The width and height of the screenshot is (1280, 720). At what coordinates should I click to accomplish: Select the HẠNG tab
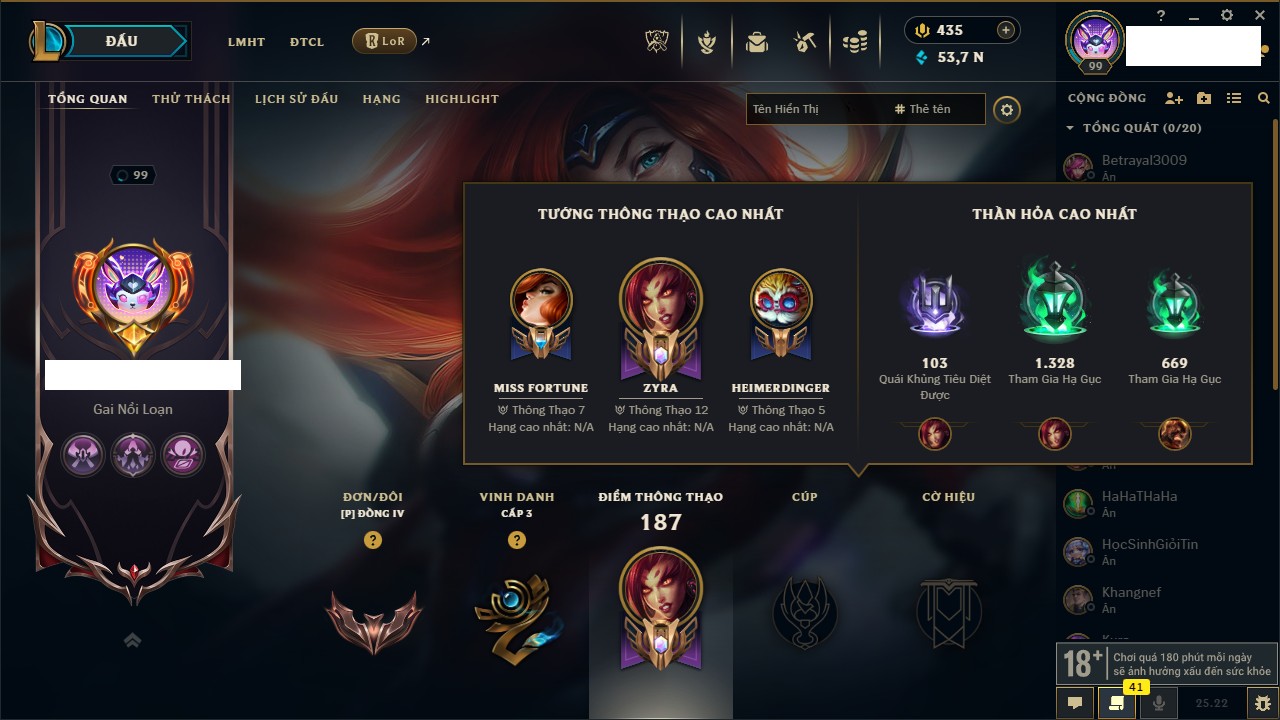(381, 99)
